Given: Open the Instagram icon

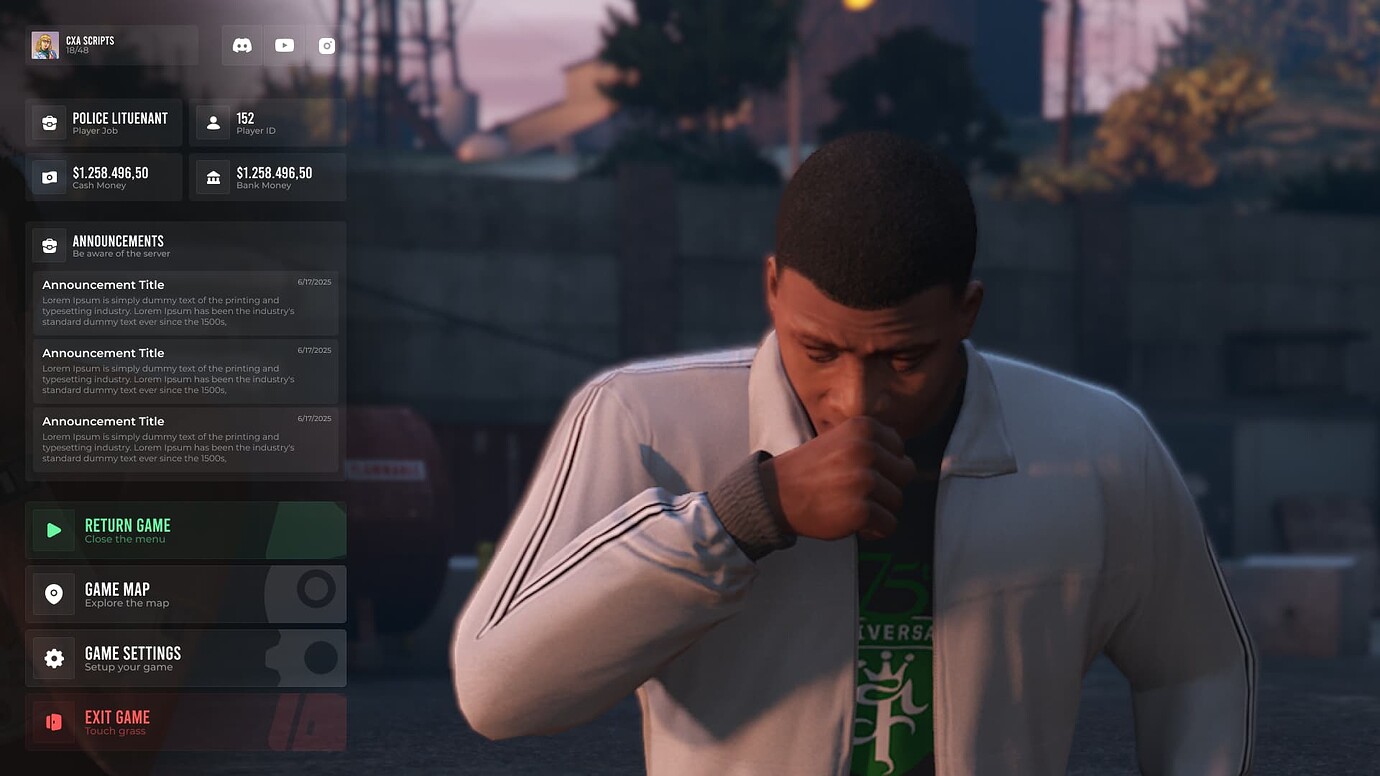Looking at the screenshot, I should [x=326, y=44].
